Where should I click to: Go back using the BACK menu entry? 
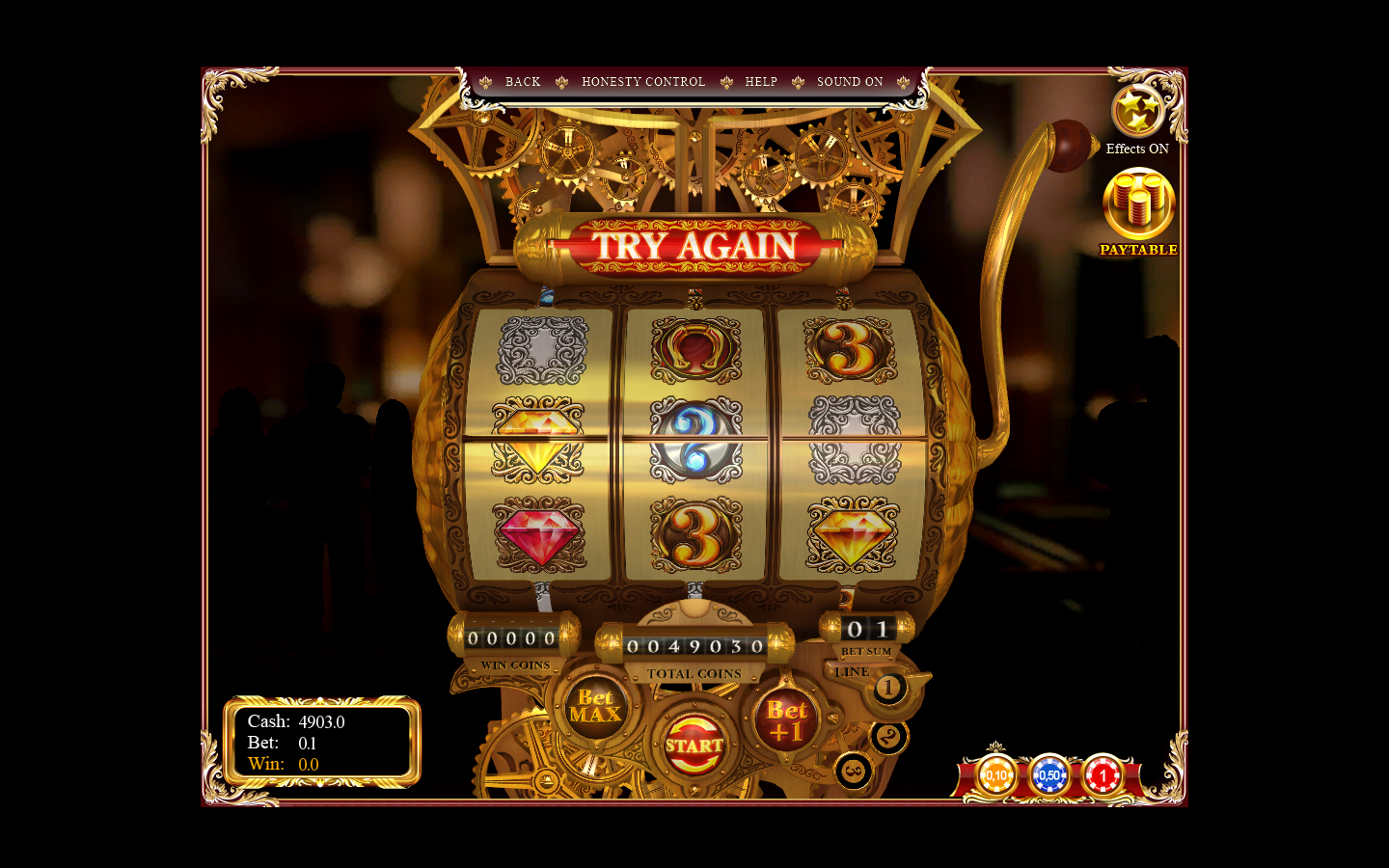point(523,82)
